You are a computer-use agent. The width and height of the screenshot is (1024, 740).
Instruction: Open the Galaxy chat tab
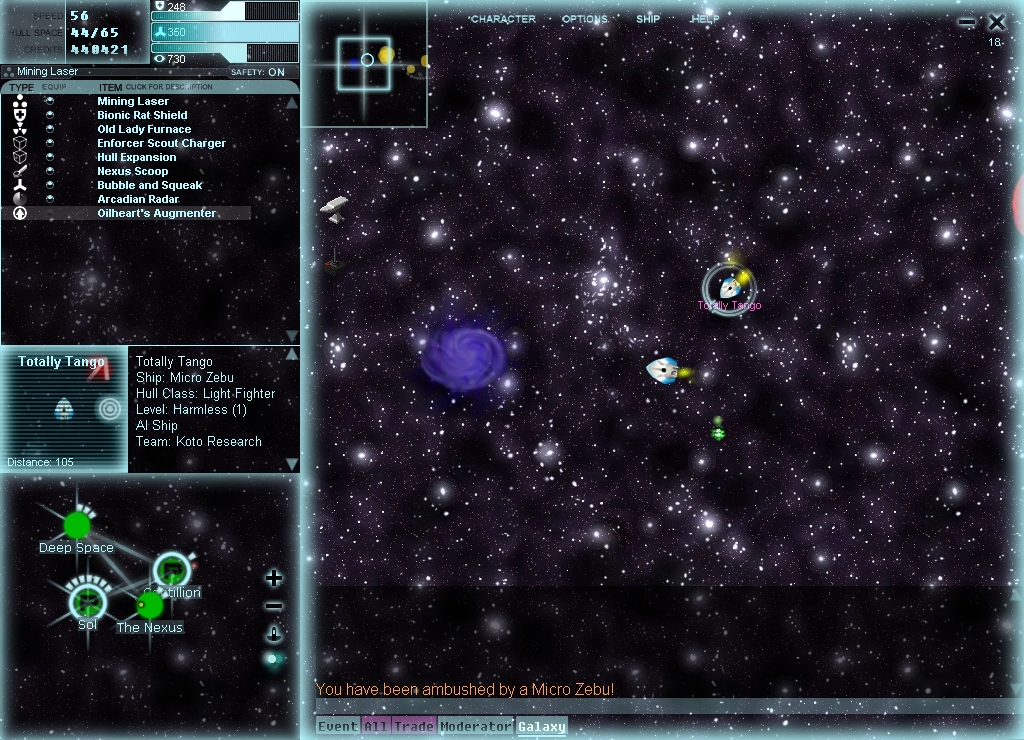point(541,726)
